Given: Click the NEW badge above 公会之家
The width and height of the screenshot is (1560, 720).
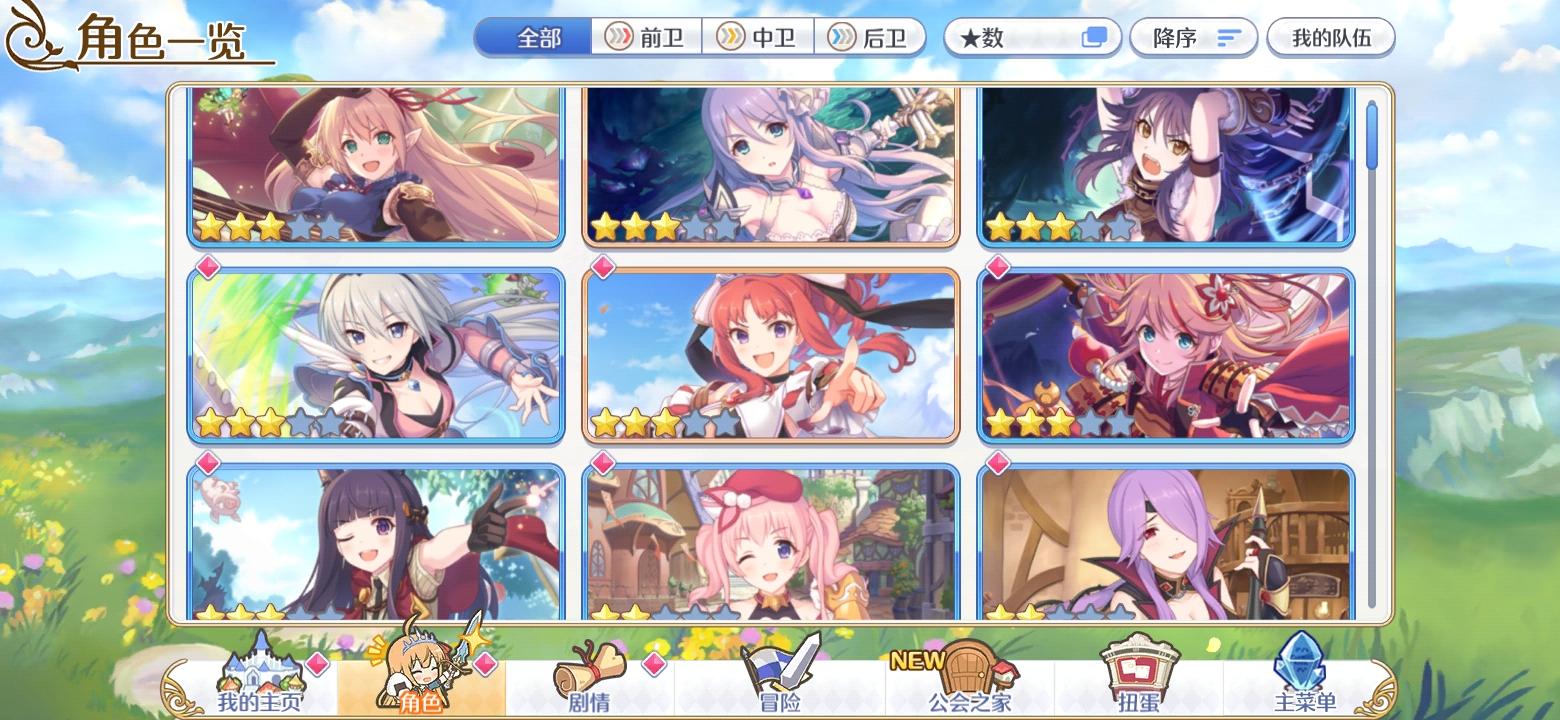Looking at the screenshot, I should [x=919, y=660].
